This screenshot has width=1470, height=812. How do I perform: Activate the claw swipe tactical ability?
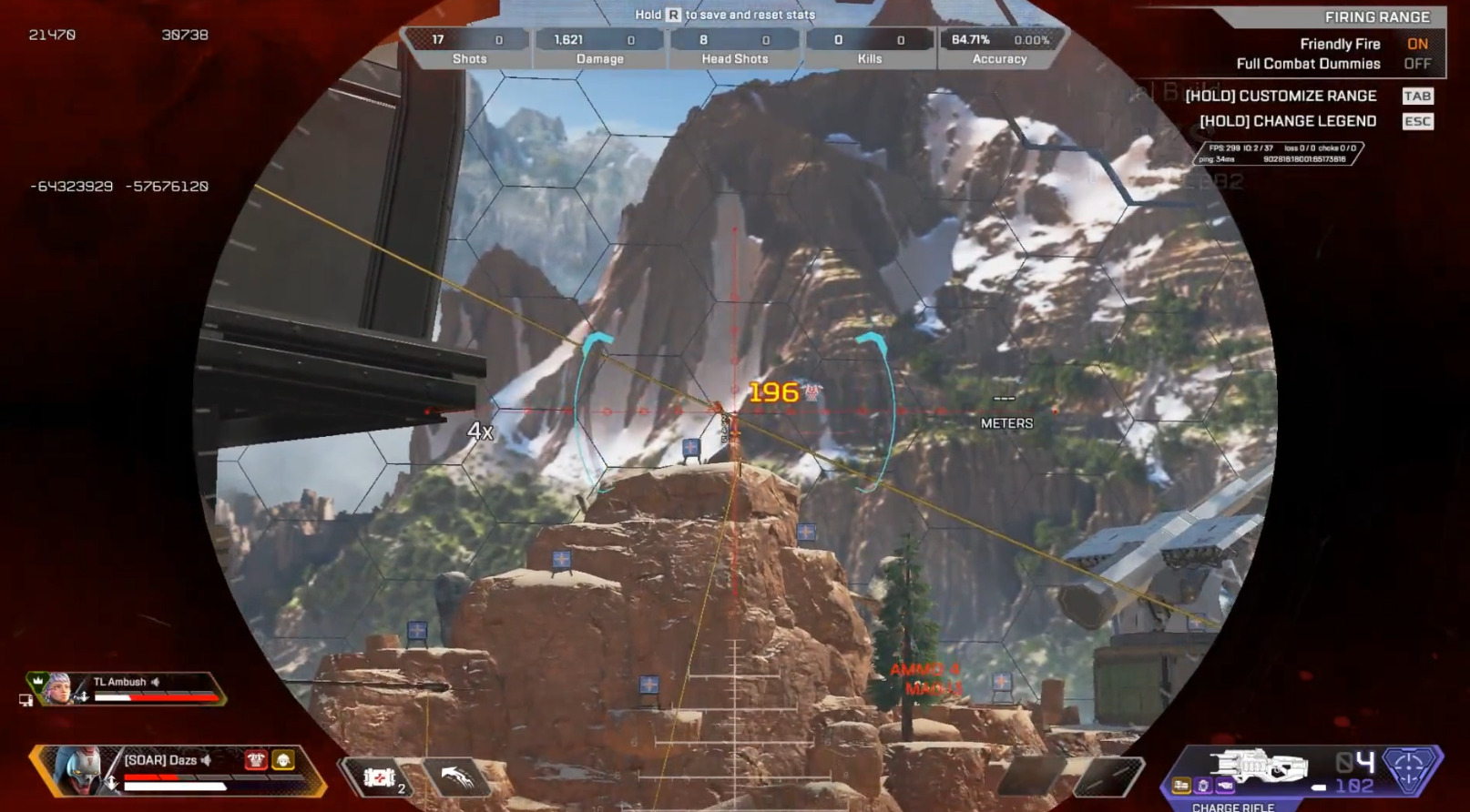tap(457, 776)
